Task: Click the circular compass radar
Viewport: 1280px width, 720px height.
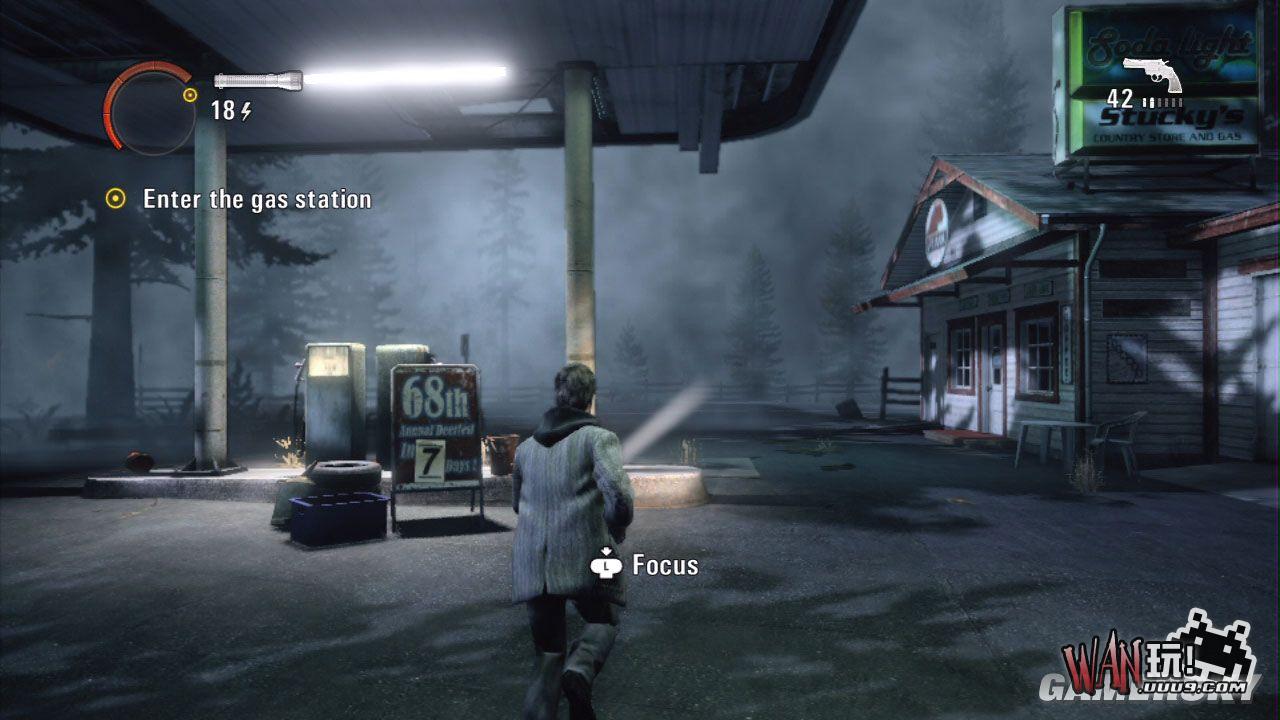Action: 150,108
